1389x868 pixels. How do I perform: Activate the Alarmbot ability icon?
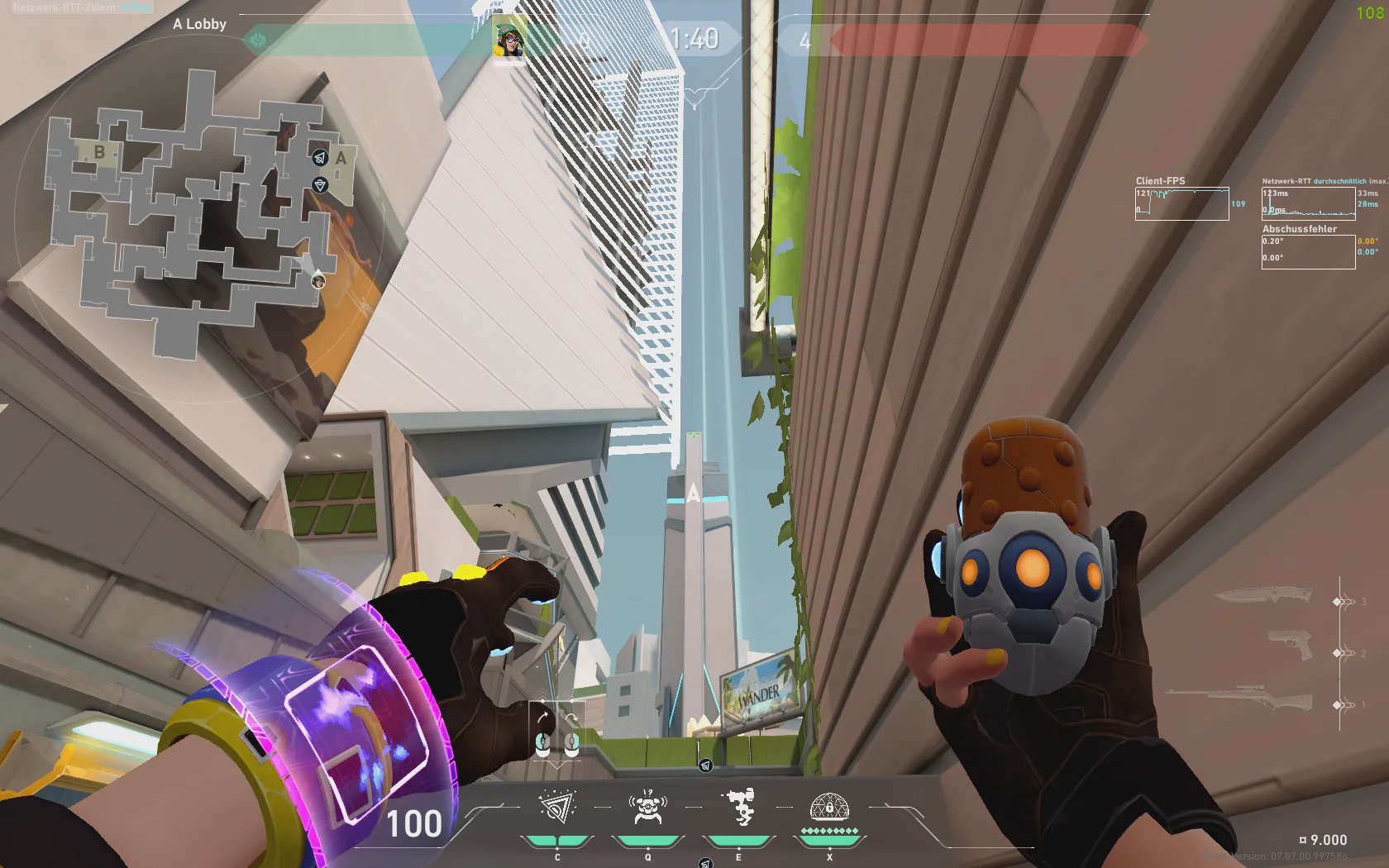(x=647, y=808)
